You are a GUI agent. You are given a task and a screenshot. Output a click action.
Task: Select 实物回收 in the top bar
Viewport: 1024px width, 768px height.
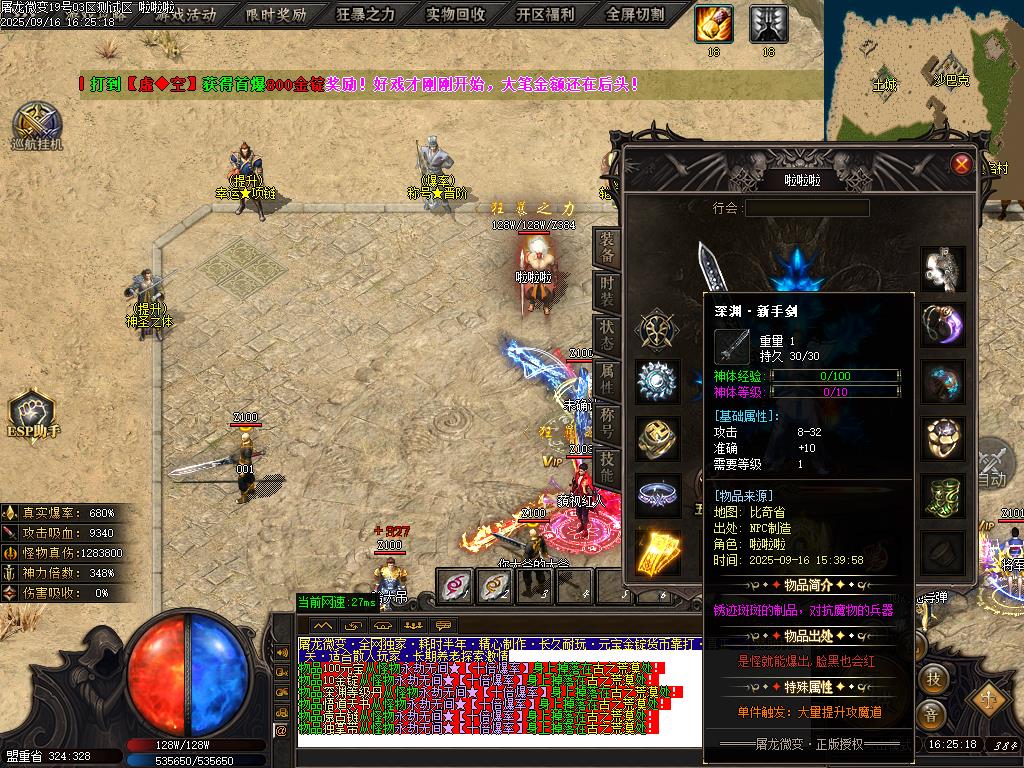pyautogui.click(x=455, y=14)
